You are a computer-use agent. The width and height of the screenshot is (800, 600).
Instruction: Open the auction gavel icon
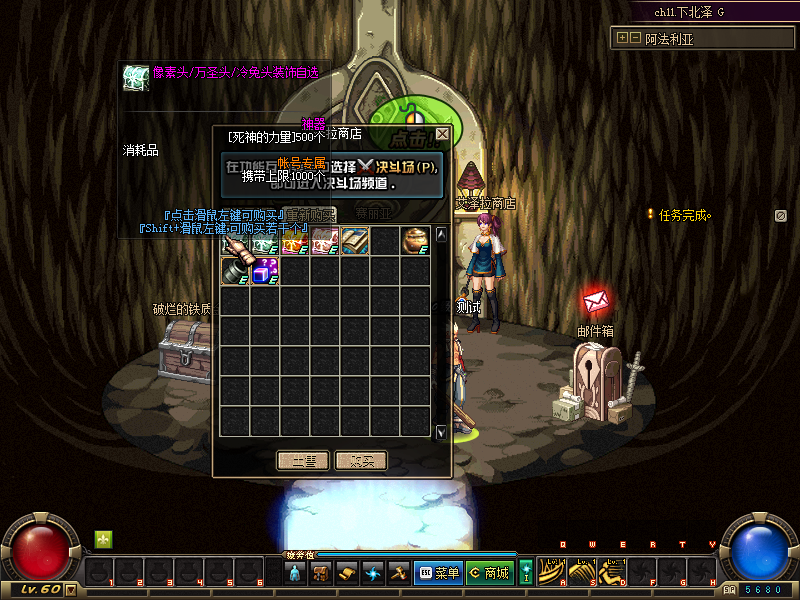pos(398,573)
